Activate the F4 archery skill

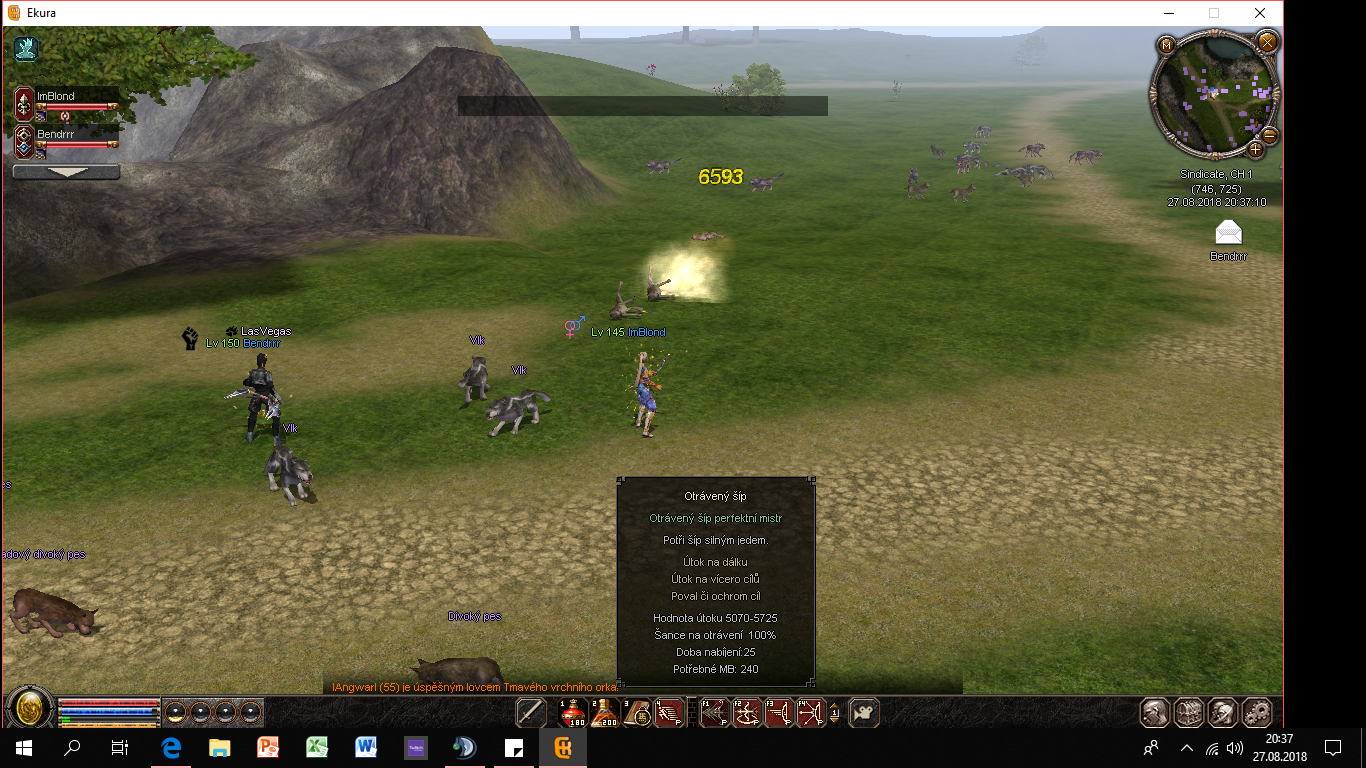[x=811, y=712]
